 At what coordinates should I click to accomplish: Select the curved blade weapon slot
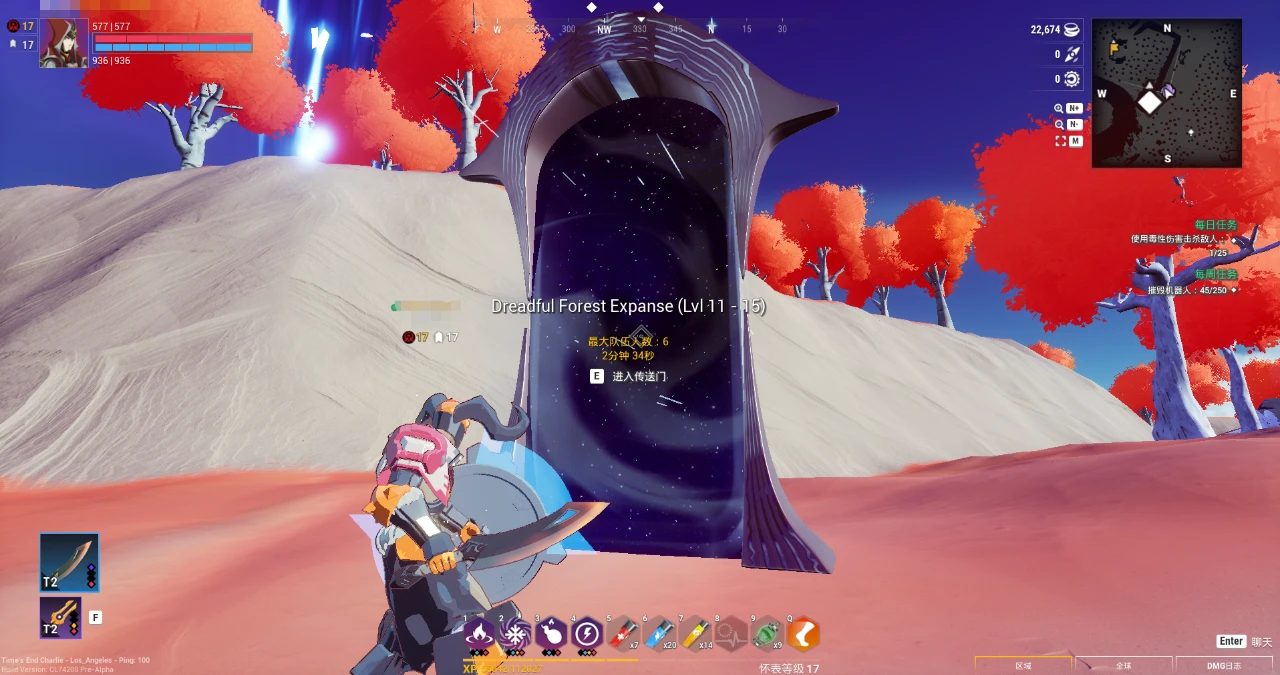69,562
